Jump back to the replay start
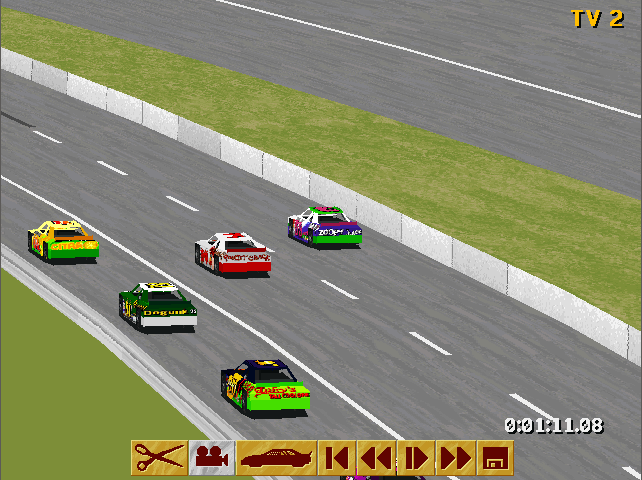The height and width of the screenshot is (480, 642). pos(337,458)
